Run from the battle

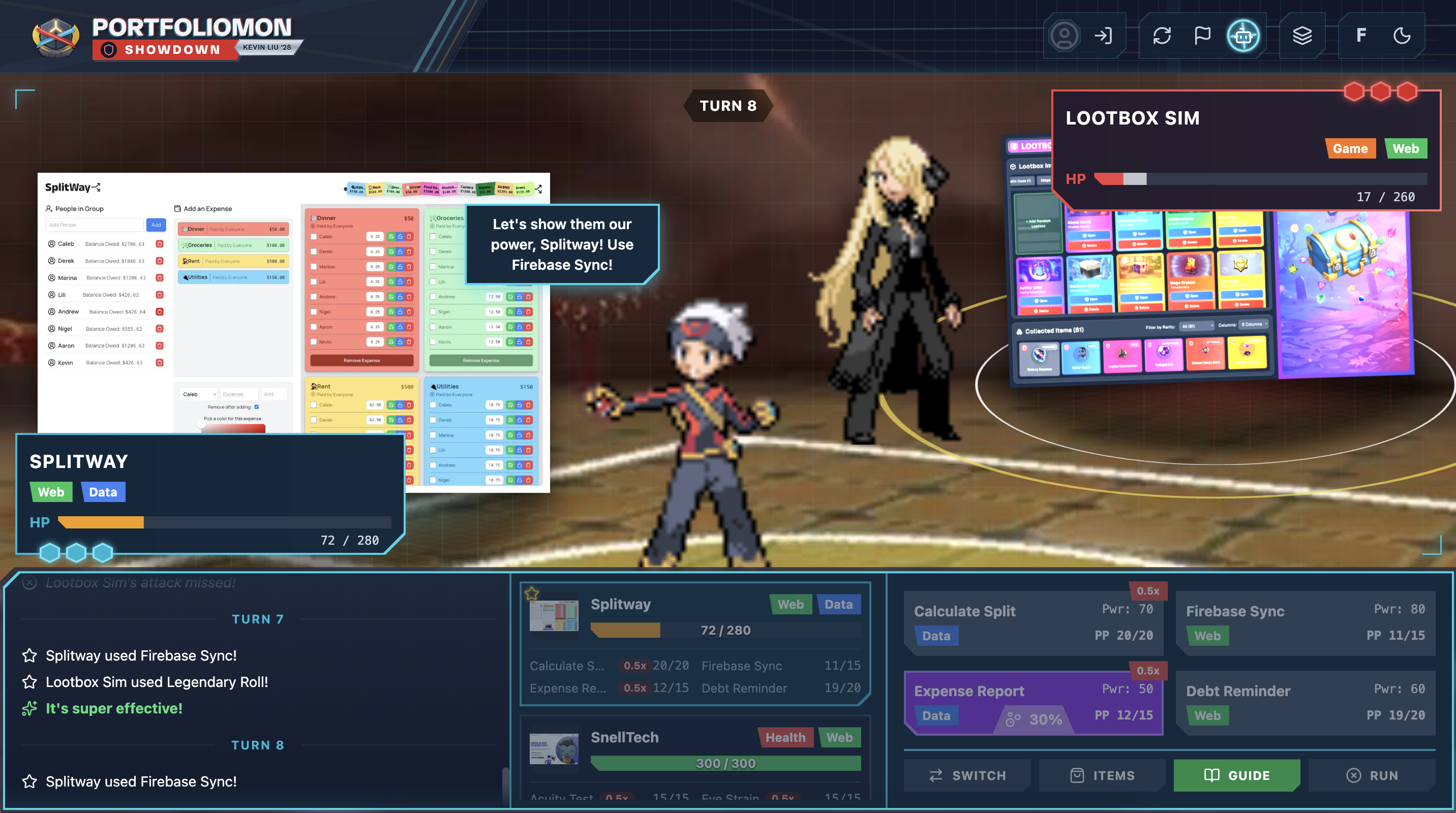pos(1372,775)
